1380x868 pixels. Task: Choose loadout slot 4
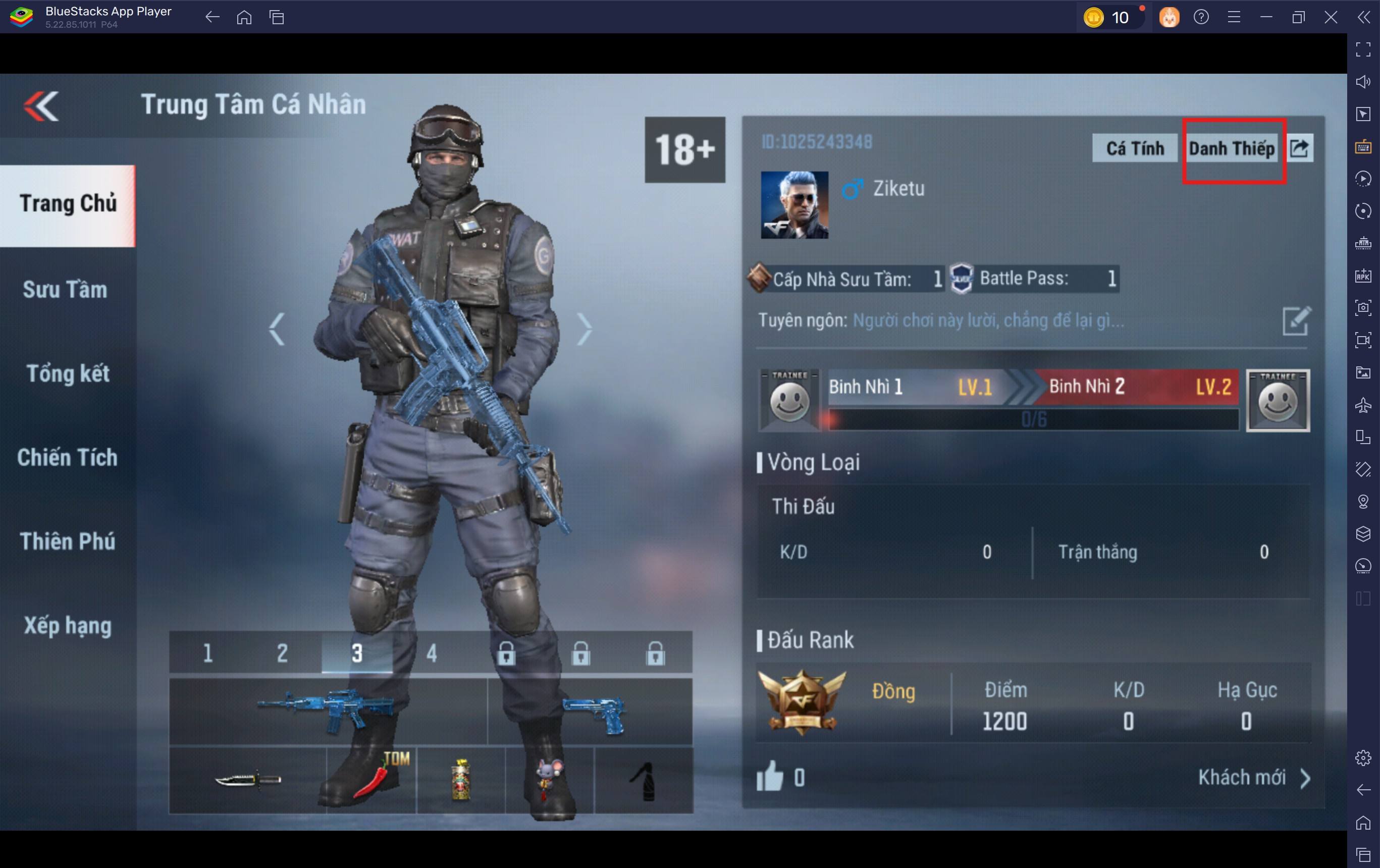tap(432, 653)
